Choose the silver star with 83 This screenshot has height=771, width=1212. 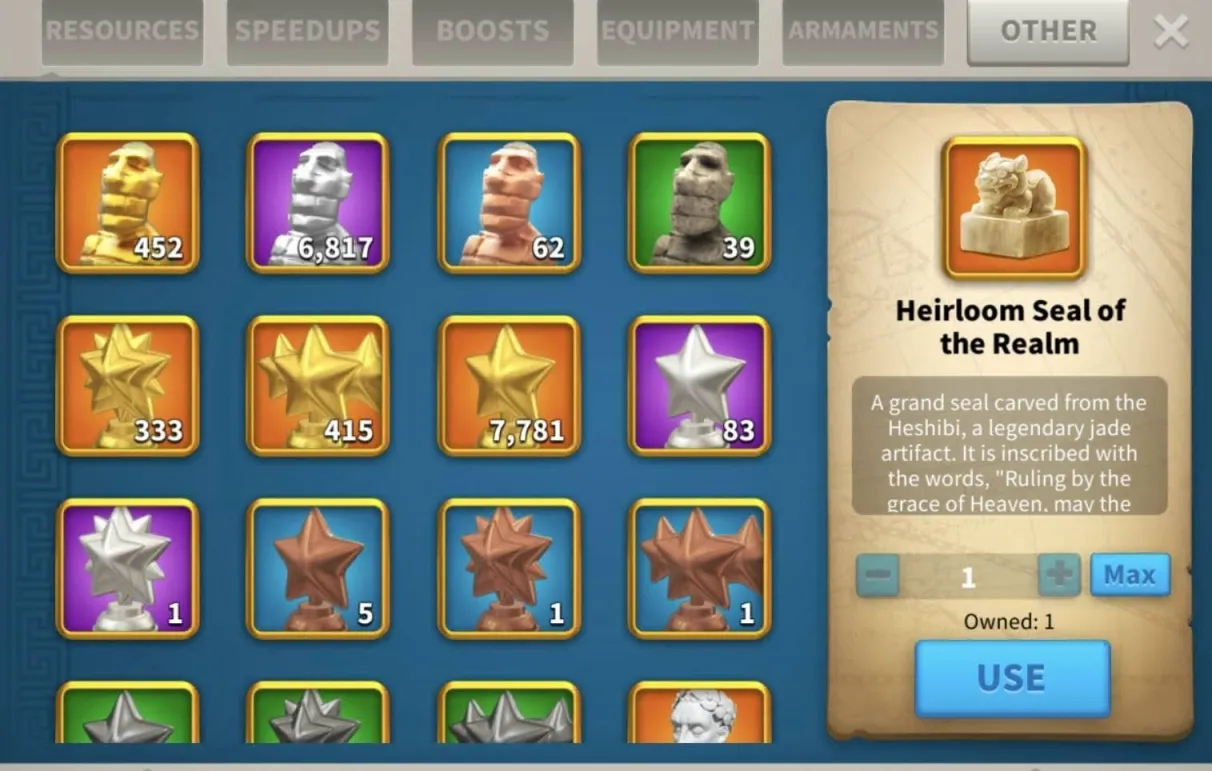699,386
